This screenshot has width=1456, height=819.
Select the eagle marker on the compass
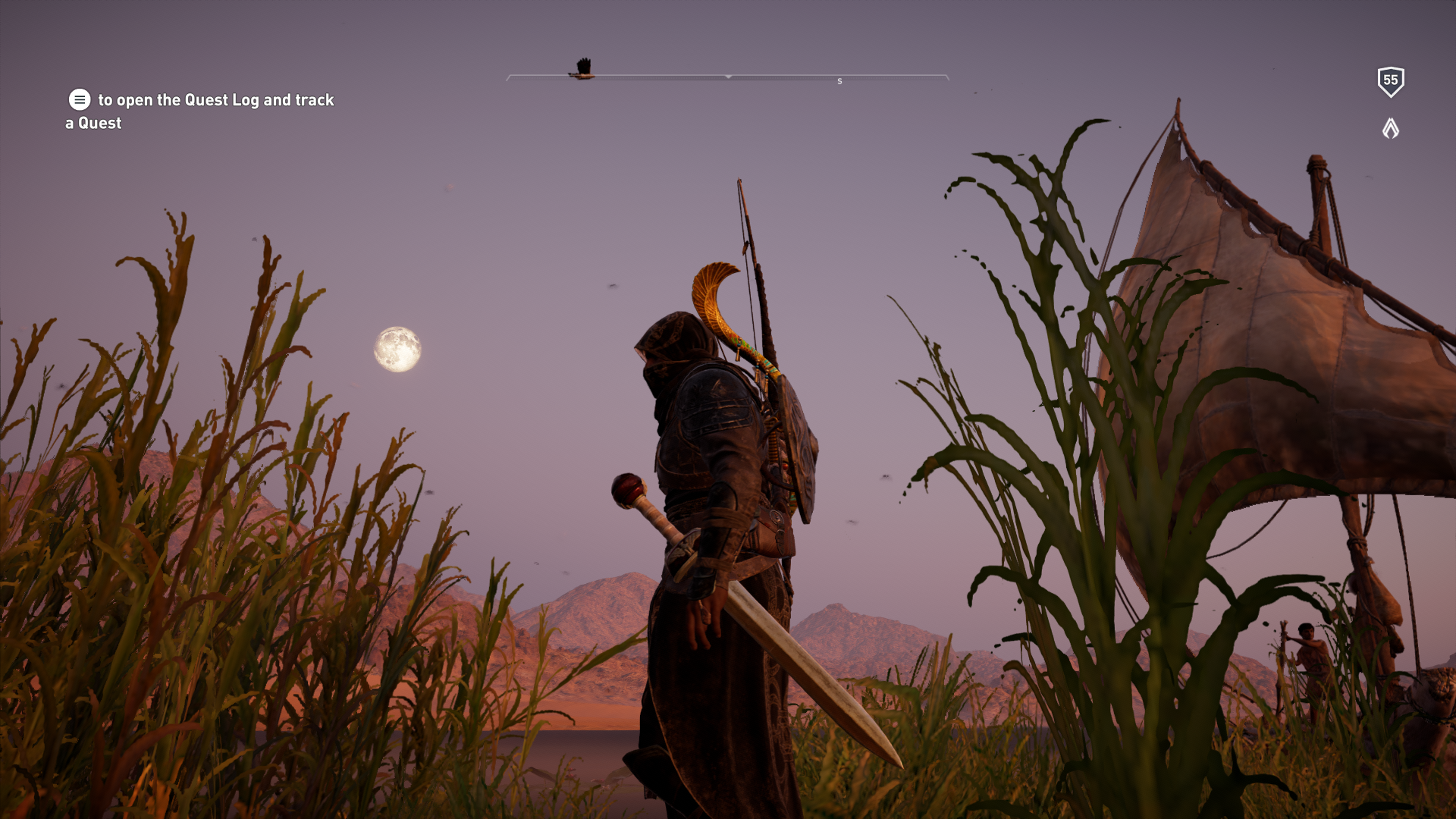[x=582, y=68]
